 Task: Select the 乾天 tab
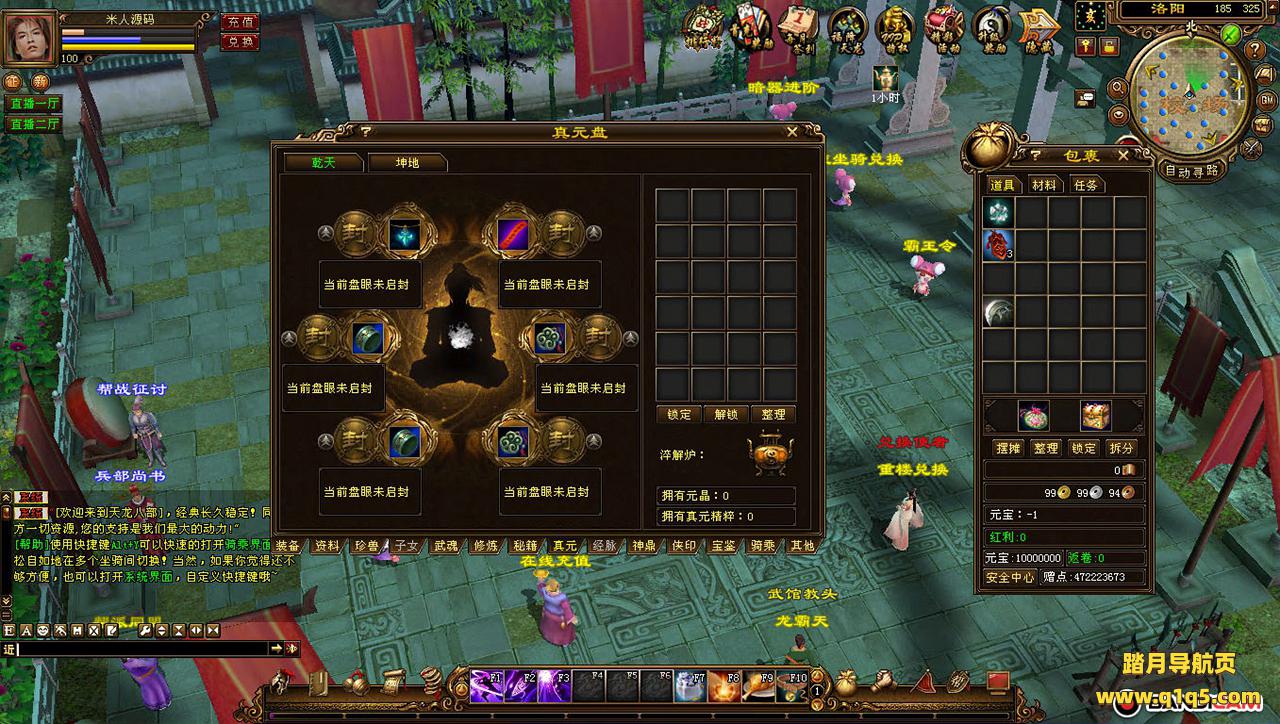tap(323, 163)
